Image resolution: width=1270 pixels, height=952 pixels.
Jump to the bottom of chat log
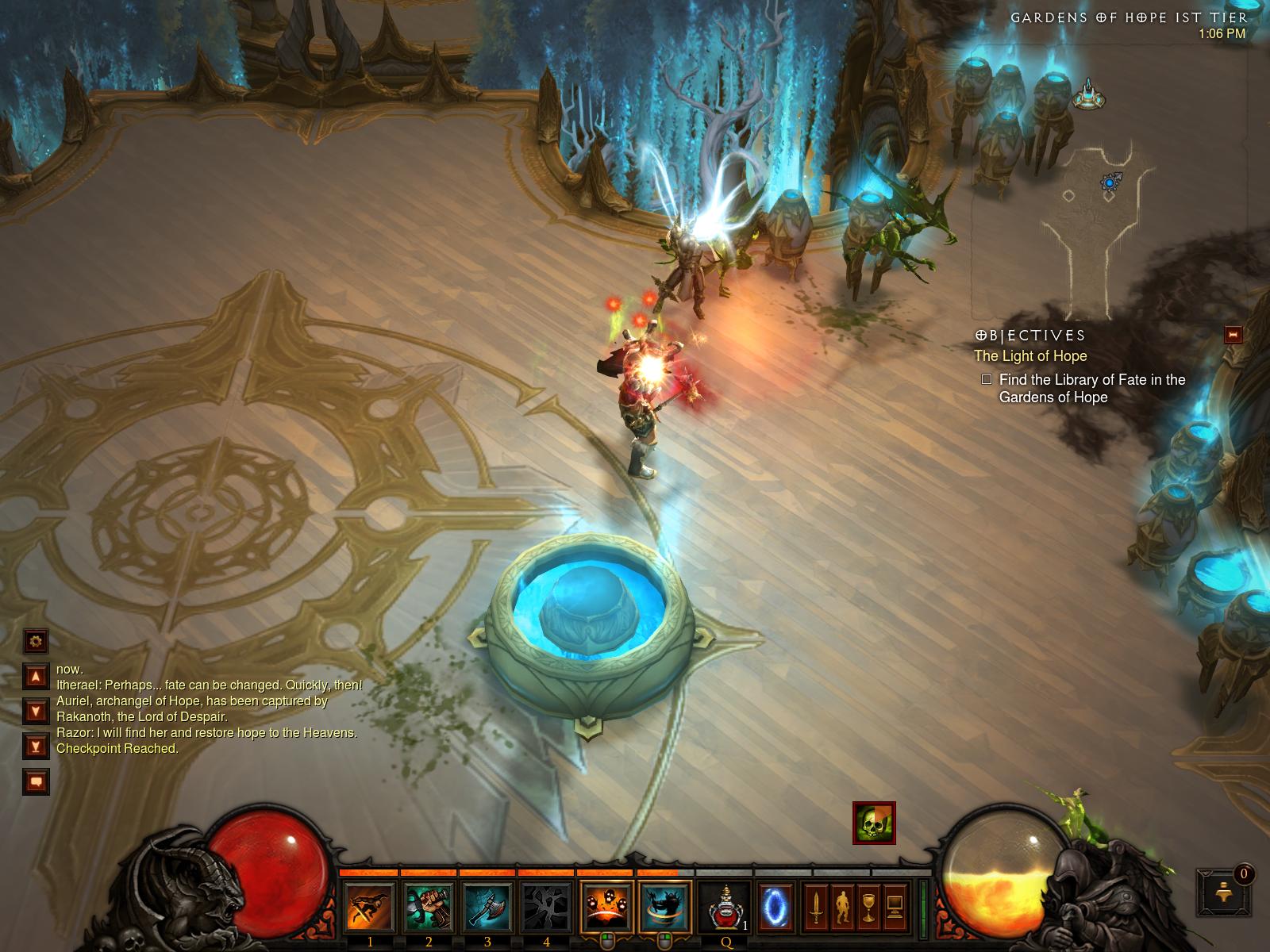click(x=36, y=746)
